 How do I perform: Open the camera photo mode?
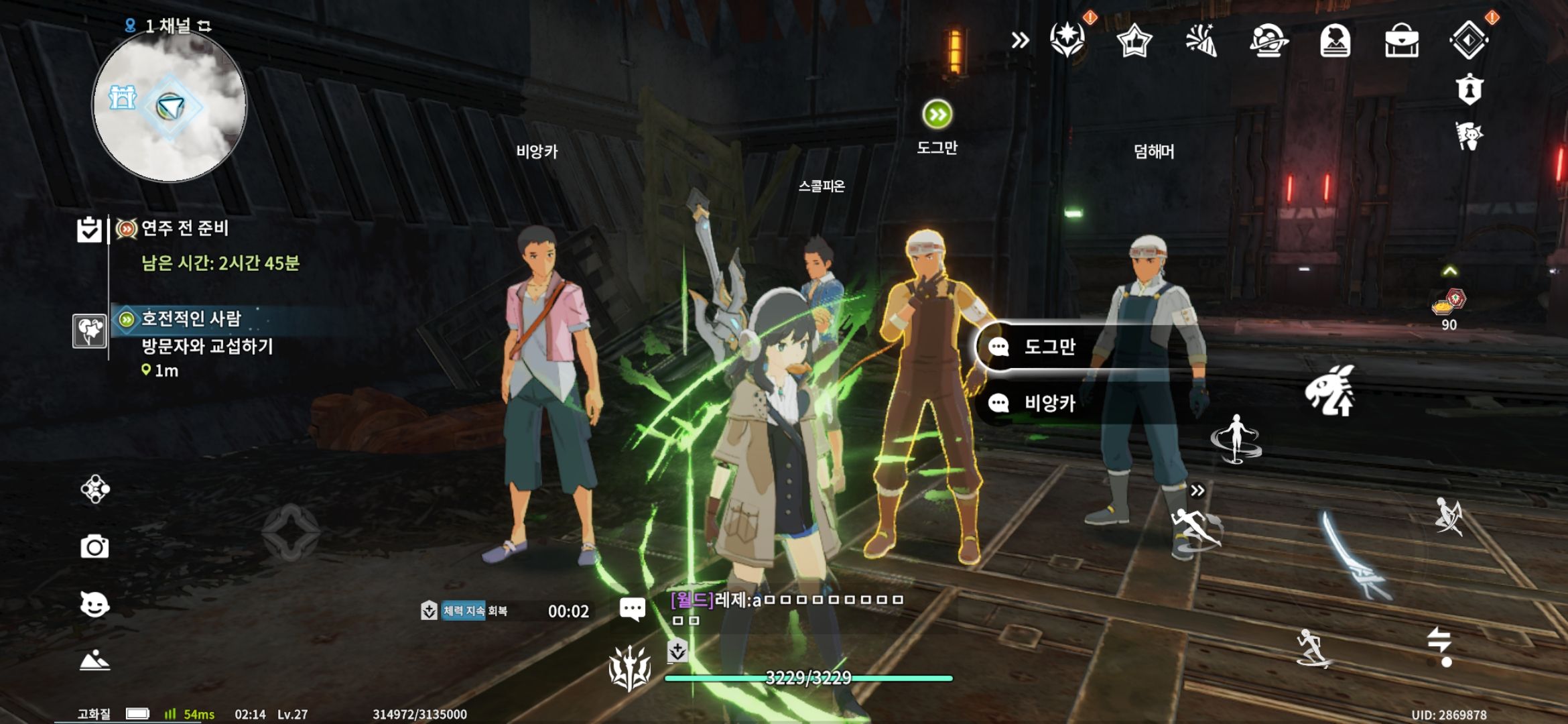(x=94, y=547)
